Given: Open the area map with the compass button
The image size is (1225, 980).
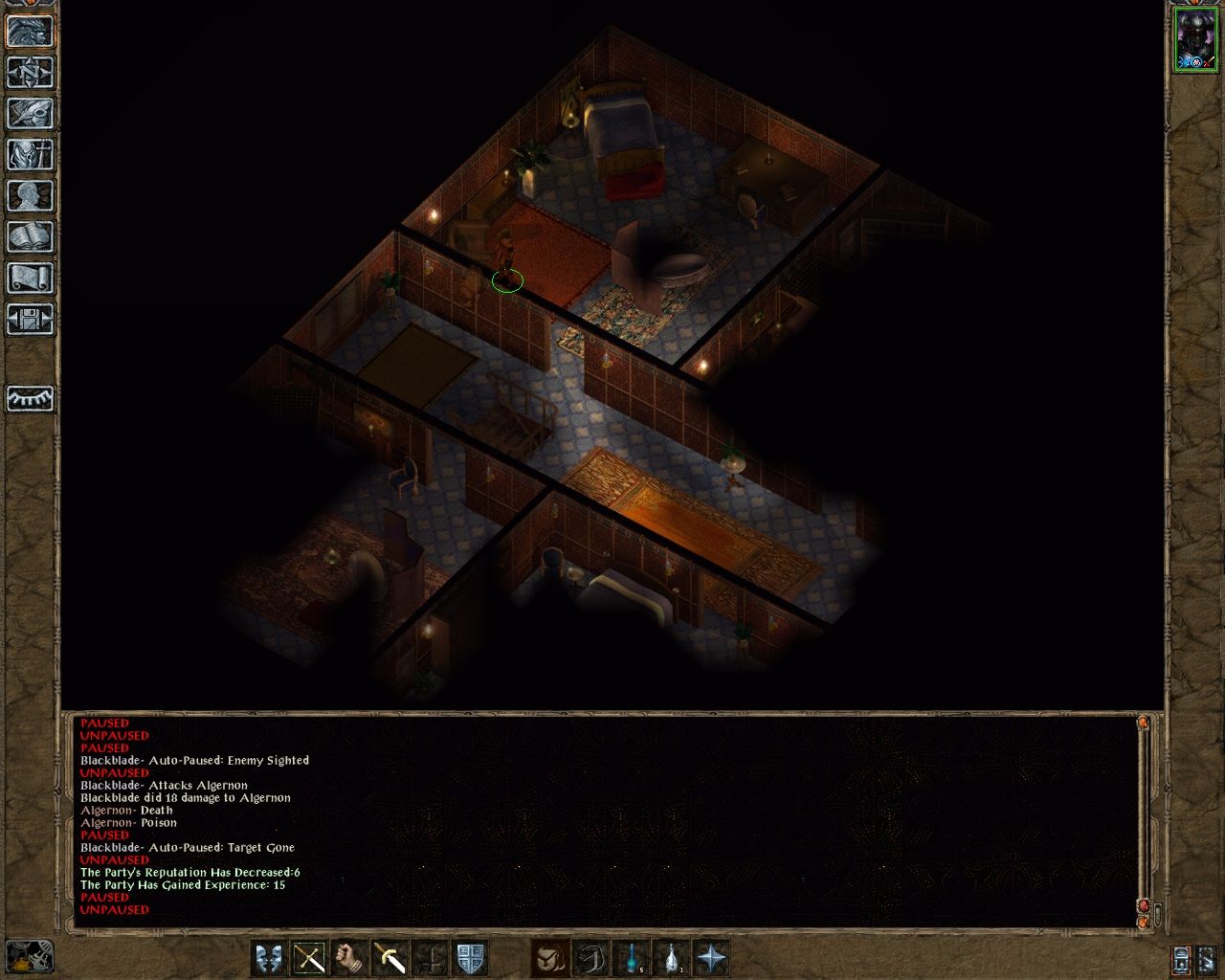Looking at the screenshot, I should point(30,72).
